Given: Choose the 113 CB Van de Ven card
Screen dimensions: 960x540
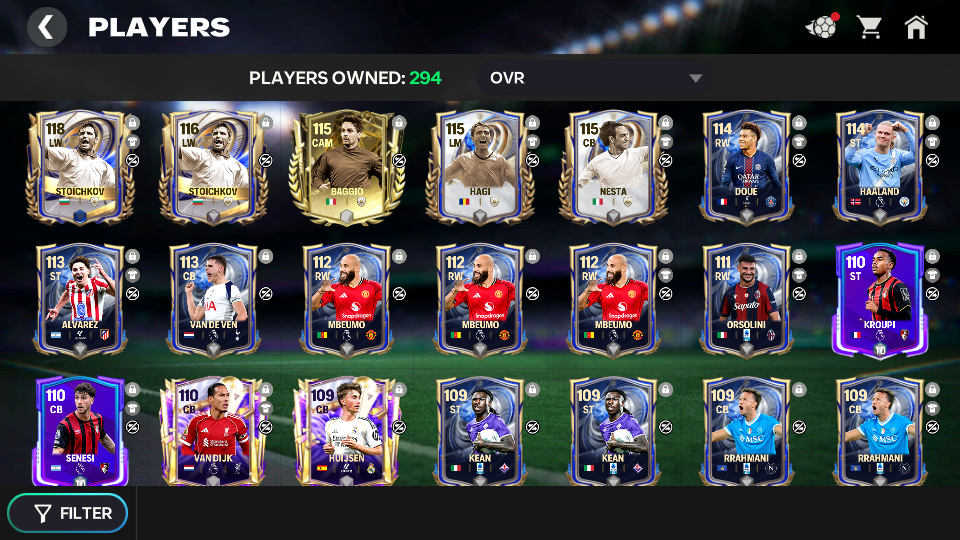Looking at the screenshot, I should click(213, 299).
